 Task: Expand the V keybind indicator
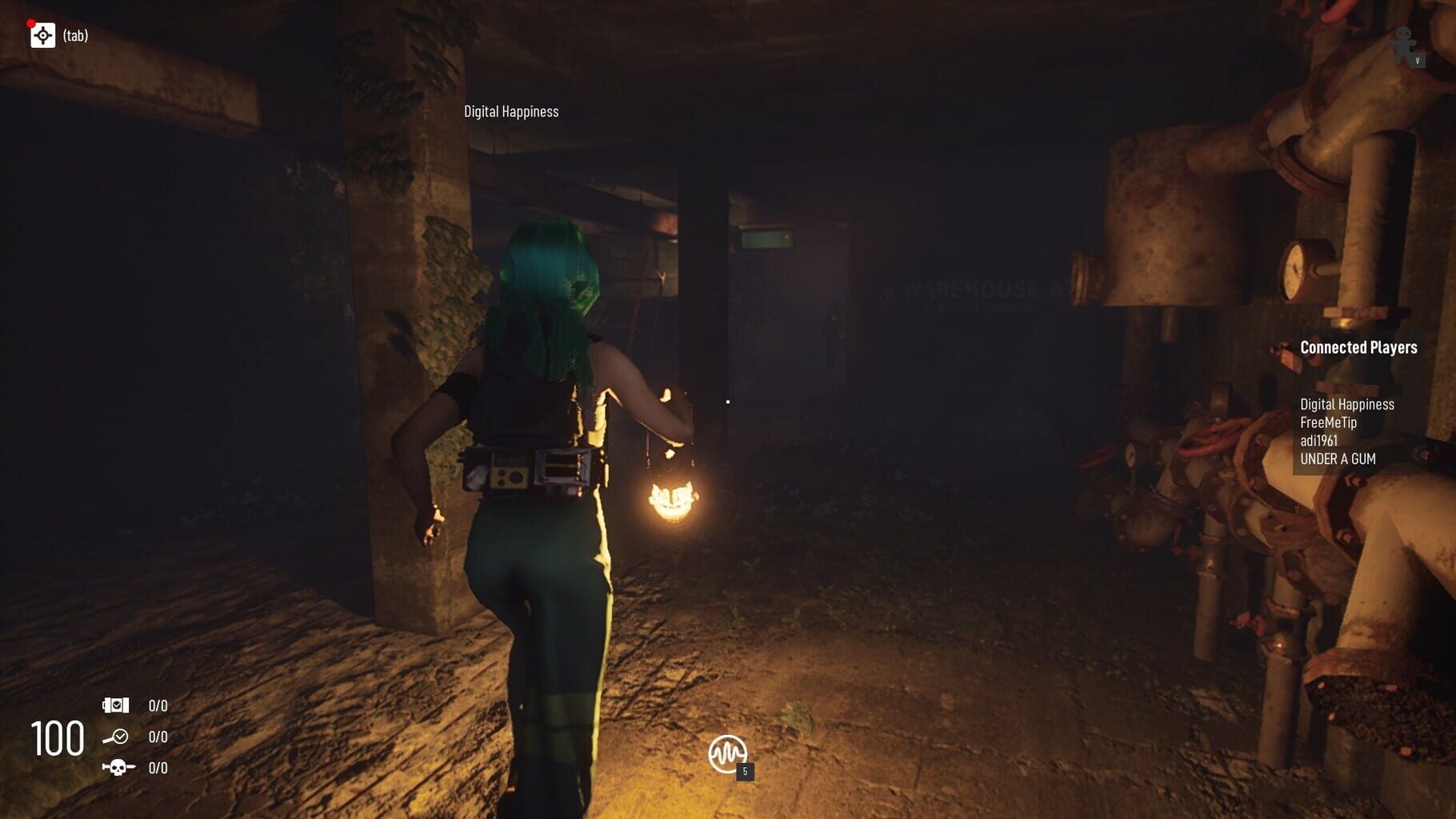pos(1419,59)
